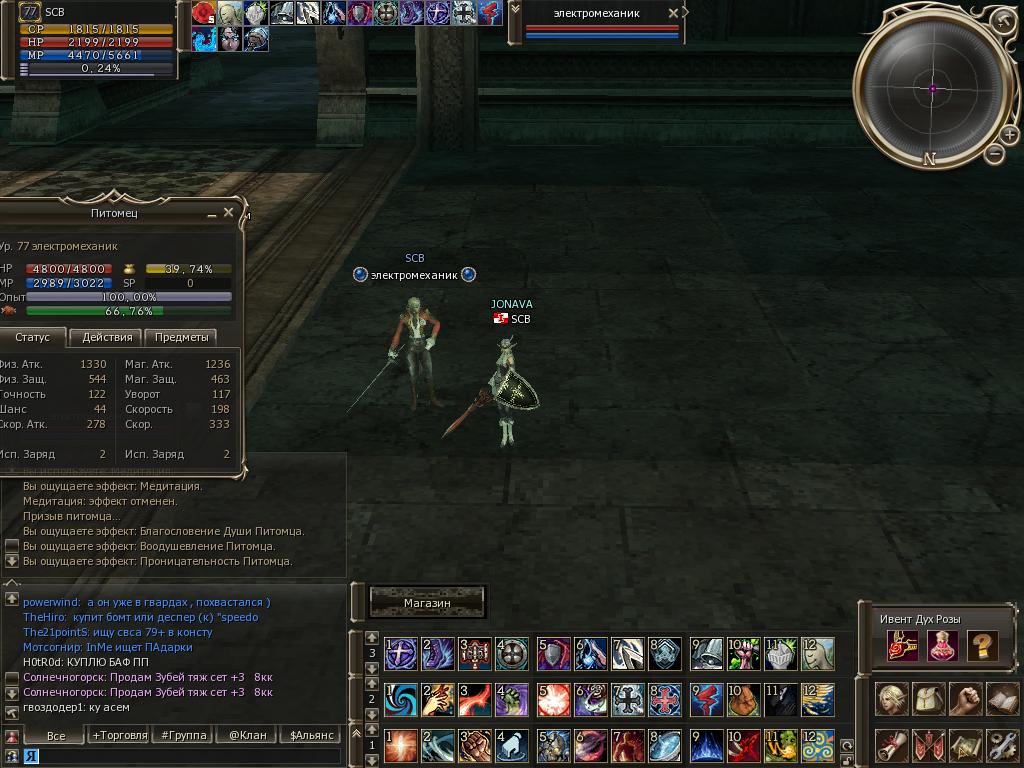
Task: Activate the red cross skill in bar 2
Action: (x=665, y=699)
